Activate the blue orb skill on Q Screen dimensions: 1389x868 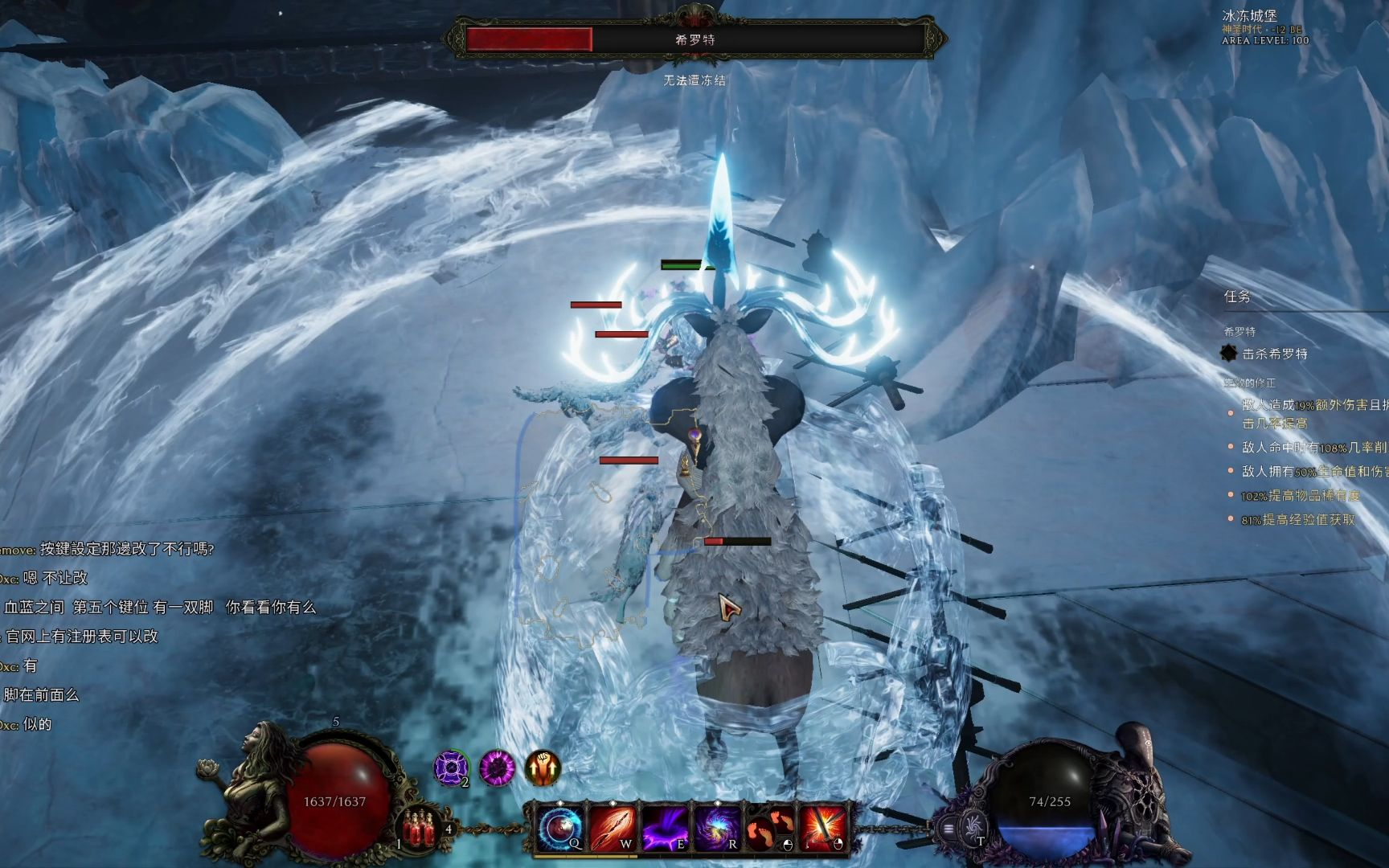click(x=559, y=828)
